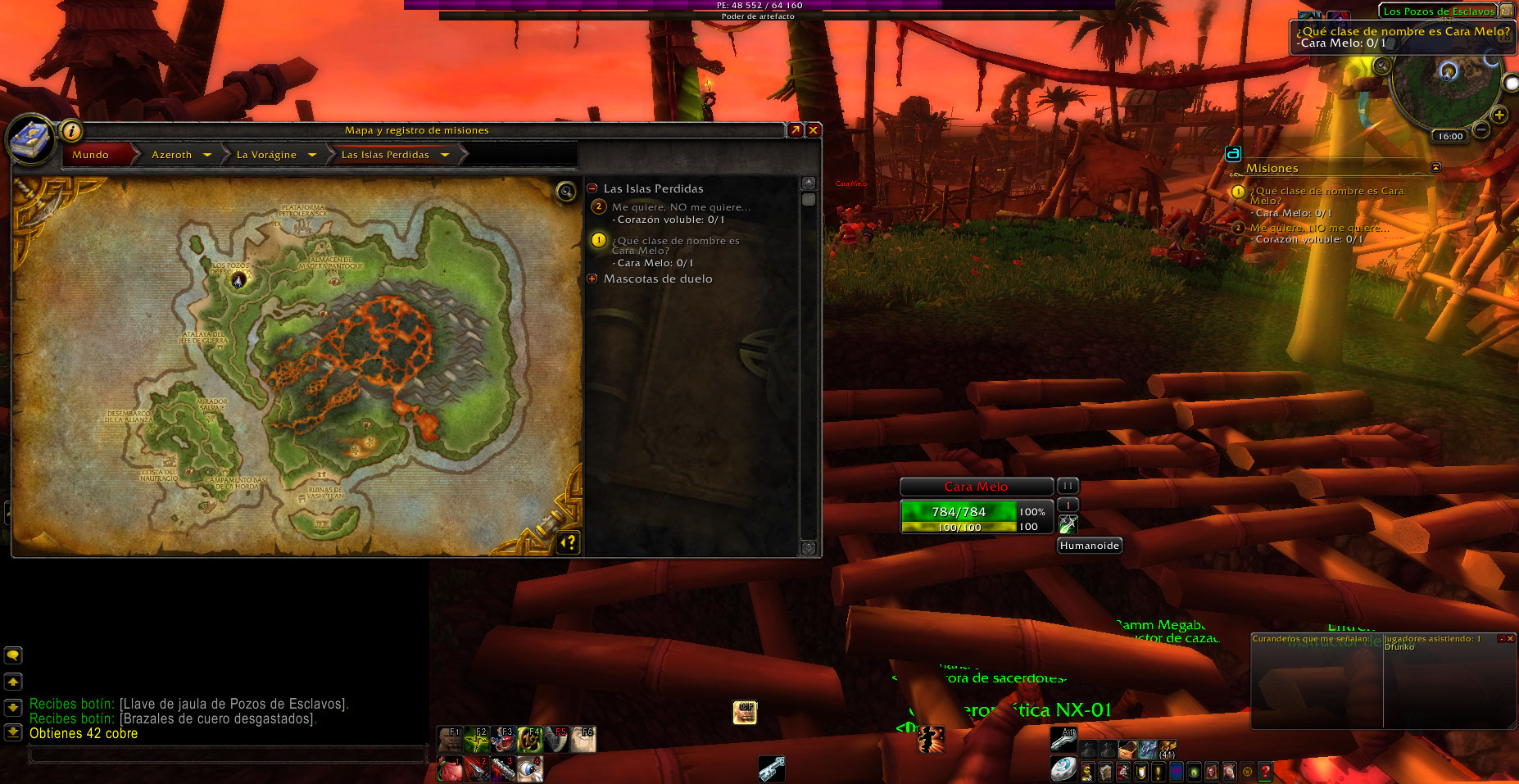Open the Las Islas Perdidas dropdown
This screenshot has width=1519, height=784.
(445, 155)
